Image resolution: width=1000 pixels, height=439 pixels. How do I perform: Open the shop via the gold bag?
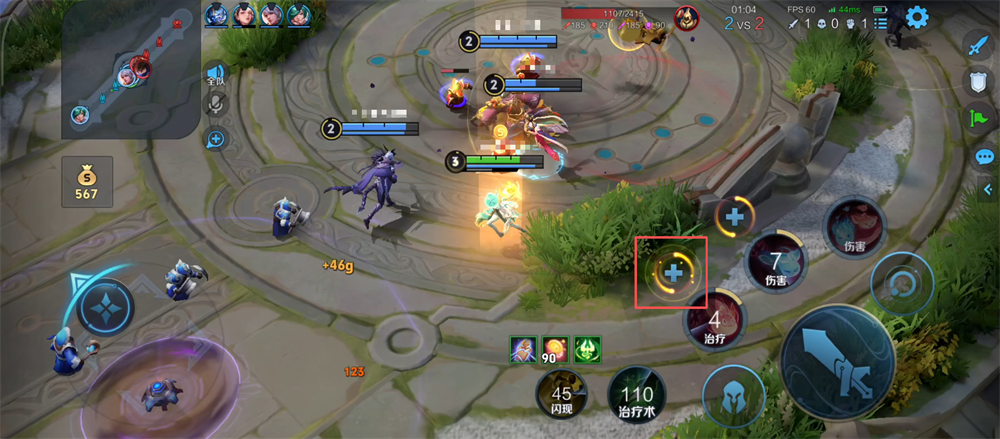point(86,180)
